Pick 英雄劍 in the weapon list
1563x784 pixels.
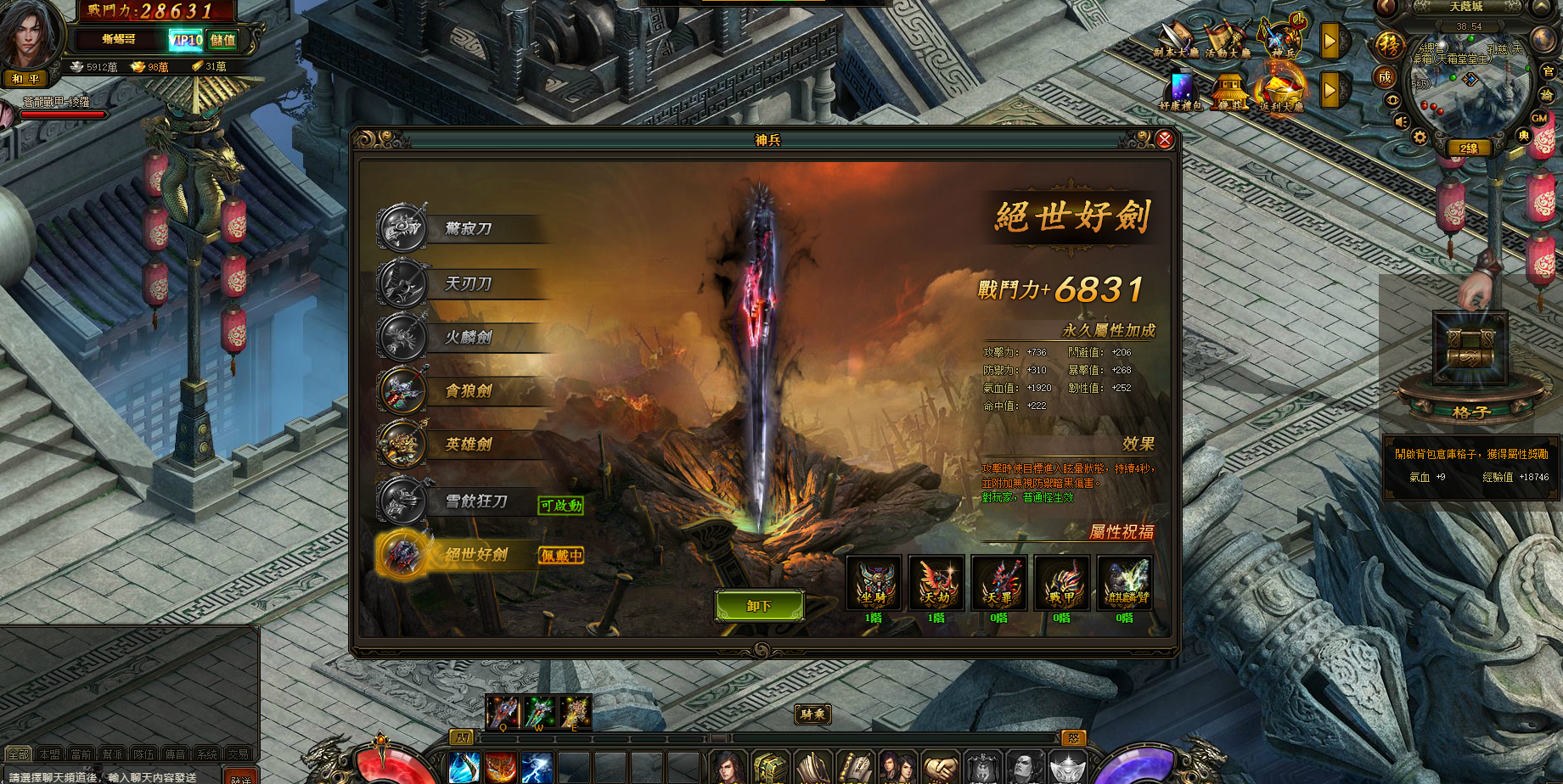point(468,445)
